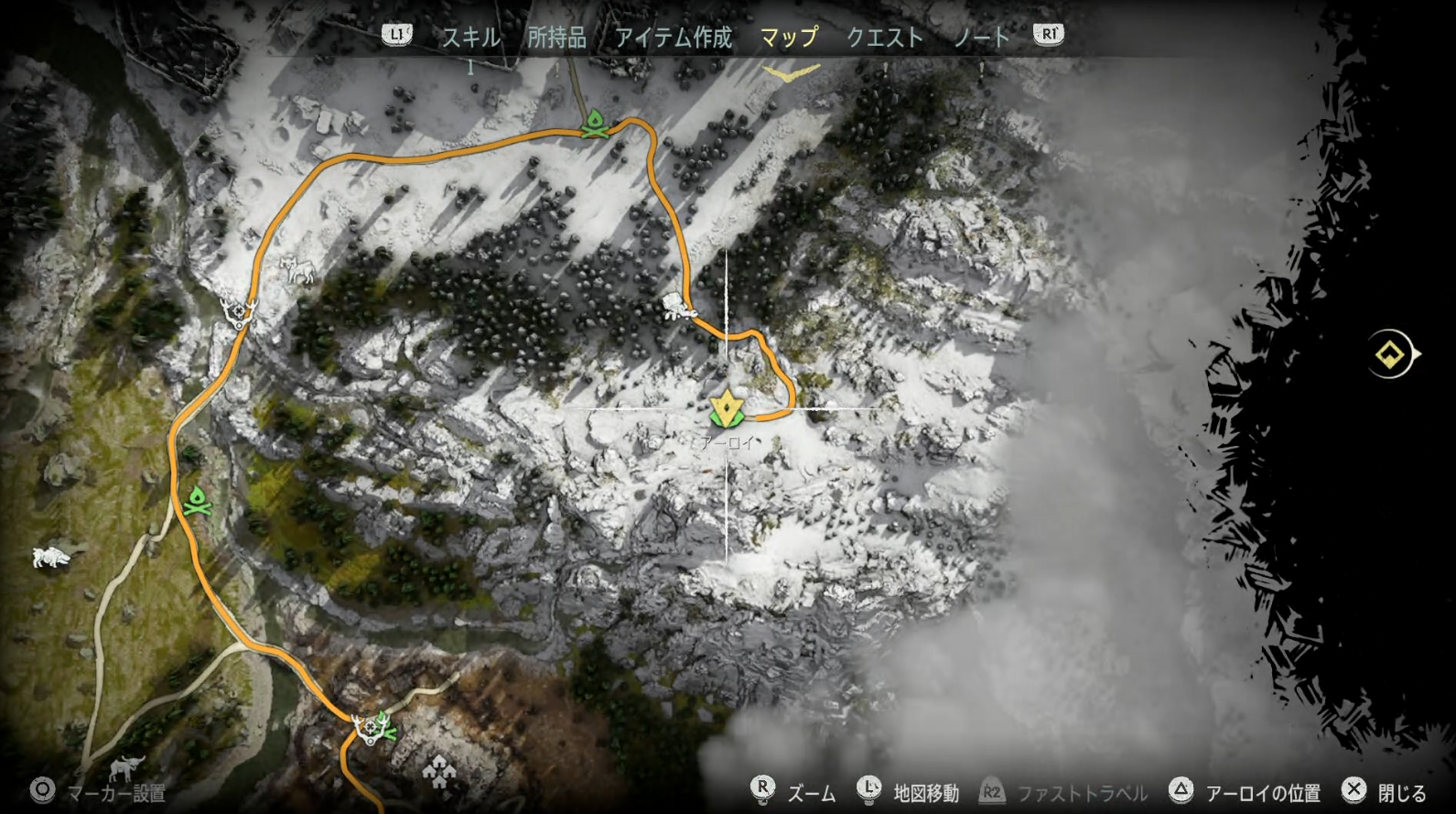Switch to the スキル tab
The width and height of the screenshot is (1456, 814).
(x=471, y=37)
